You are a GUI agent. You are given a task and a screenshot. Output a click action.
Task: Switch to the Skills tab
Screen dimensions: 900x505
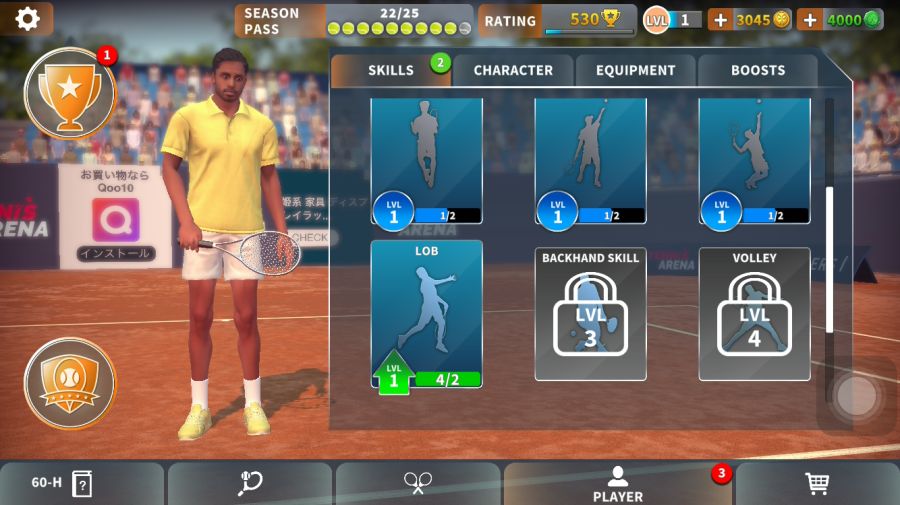click(390, 70)
